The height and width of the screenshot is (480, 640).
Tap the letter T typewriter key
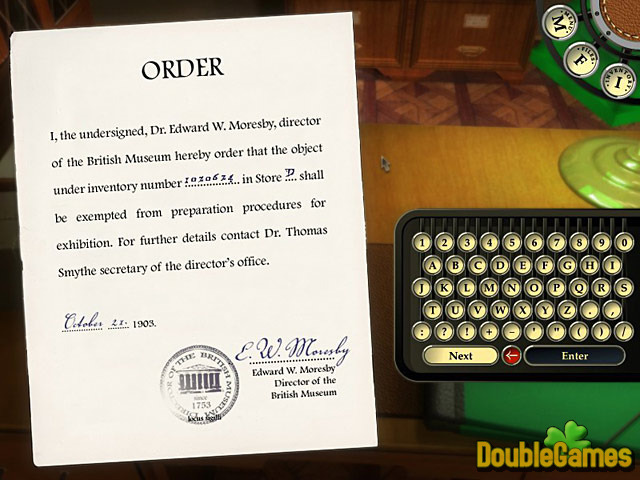click(x=434, y=309)
